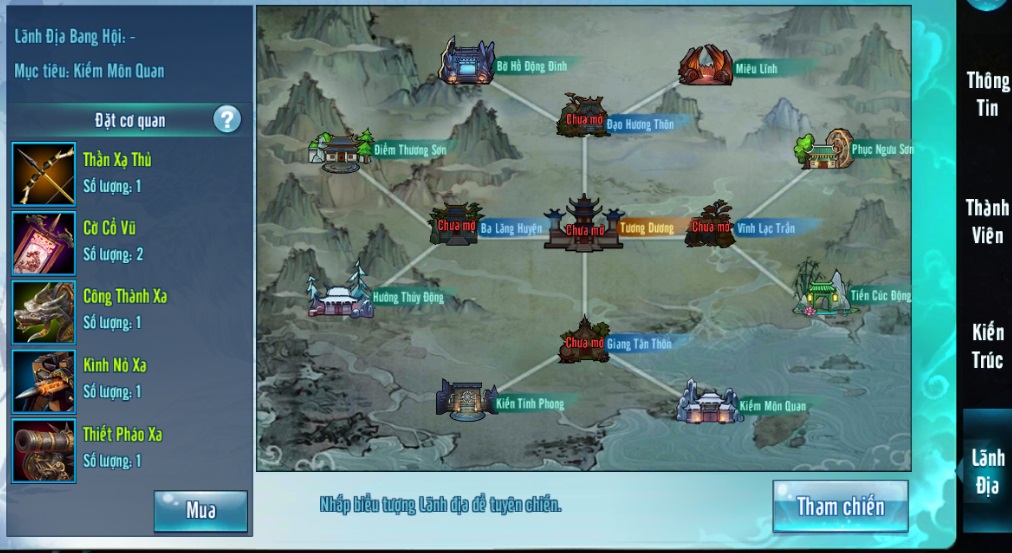Image resolution: width=1012 pixels, height=553 pixels.
Task: Choose the Kiếm Môn Quan territory
Action: point(708,402)
